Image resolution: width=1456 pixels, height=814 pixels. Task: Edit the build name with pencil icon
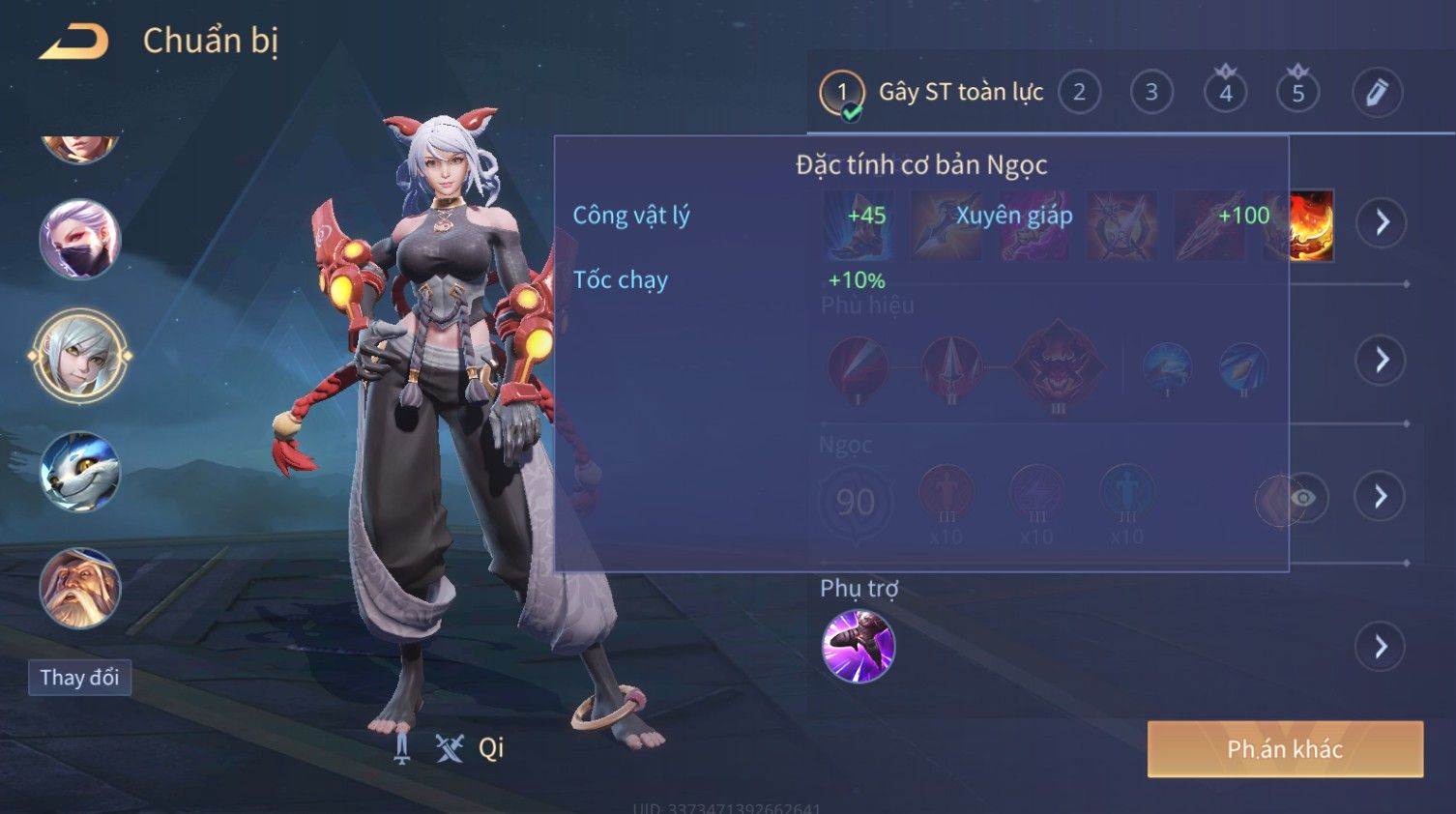pos(1377,93)
